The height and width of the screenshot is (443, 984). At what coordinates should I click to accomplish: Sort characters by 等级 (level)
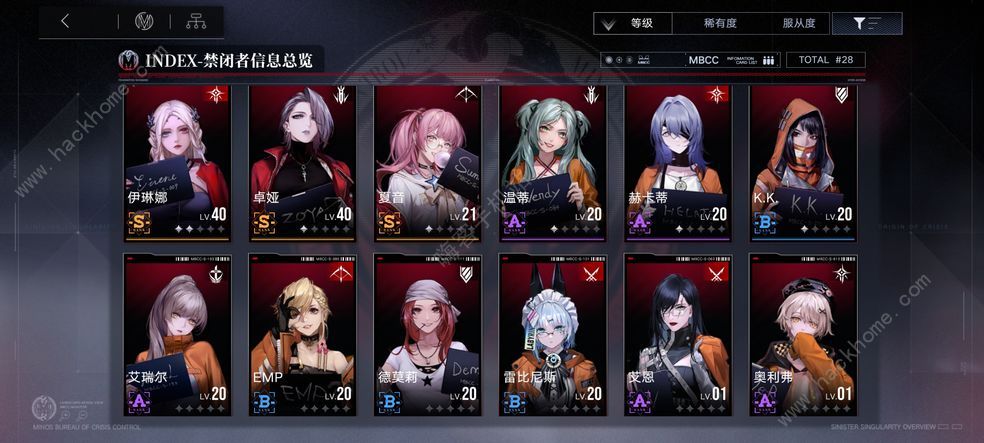[642, 23]
